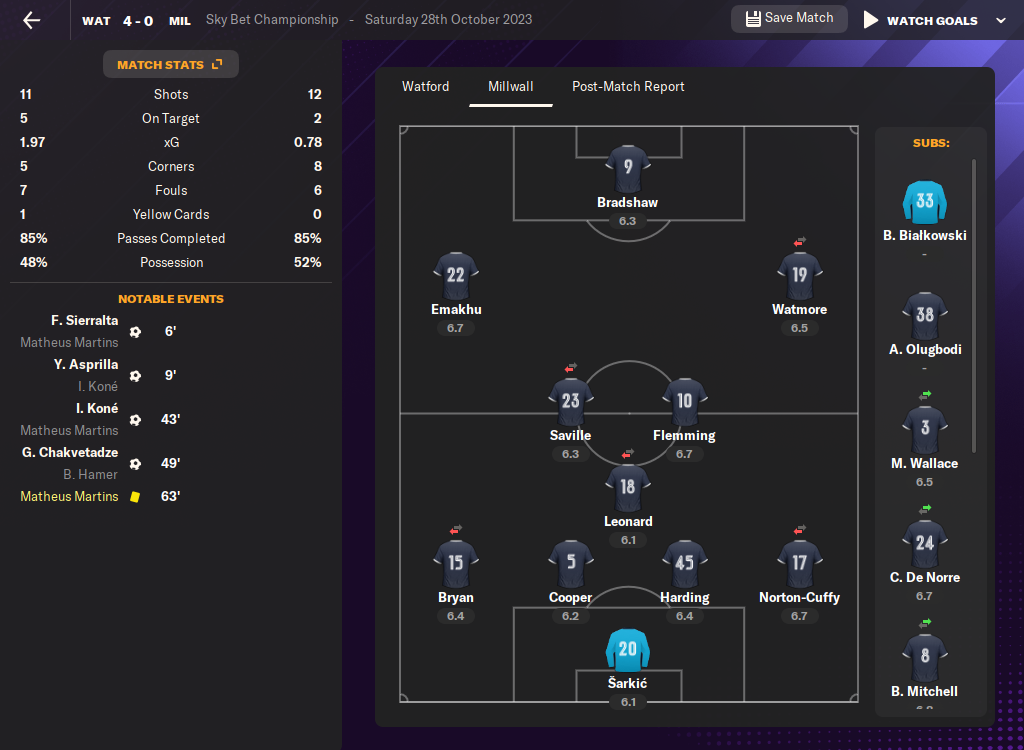Choose substitute C. De Norre

(x=924, y=543)
